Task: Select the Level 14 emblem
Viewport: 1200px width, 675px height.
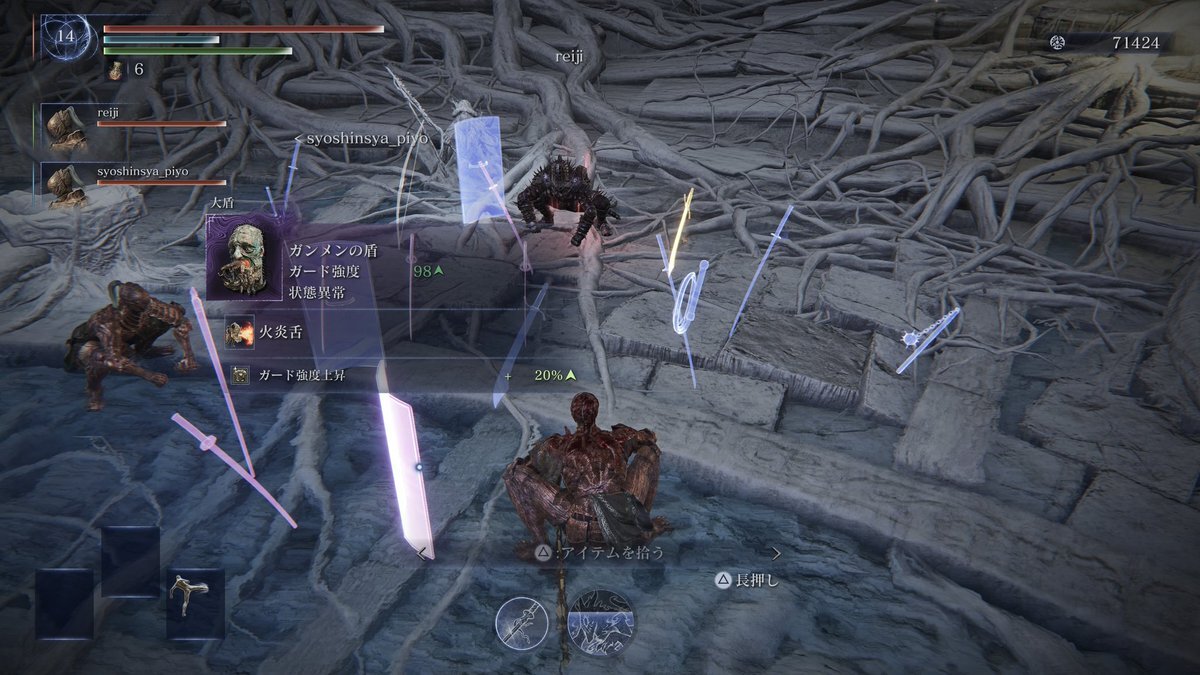Action: point(66,38)
